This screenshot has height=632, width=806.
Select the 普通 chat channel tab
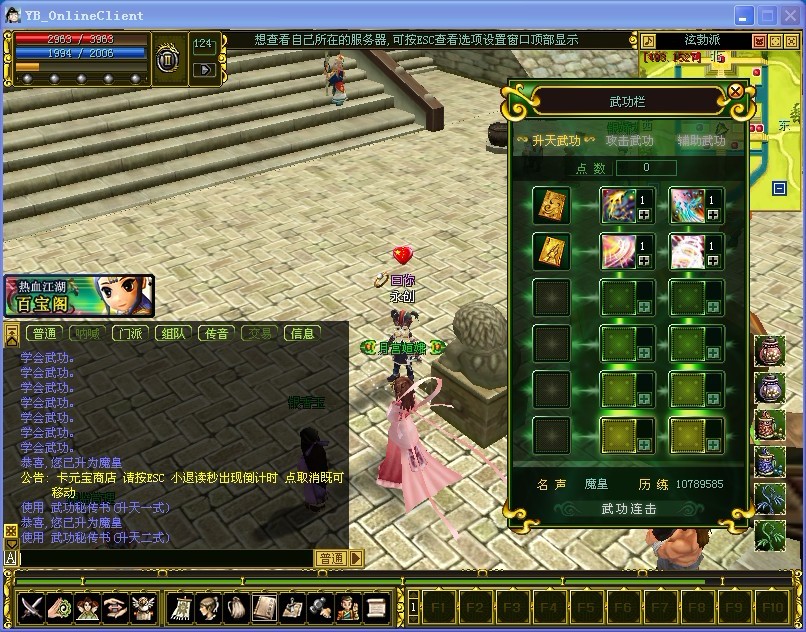tap(44, 333)
